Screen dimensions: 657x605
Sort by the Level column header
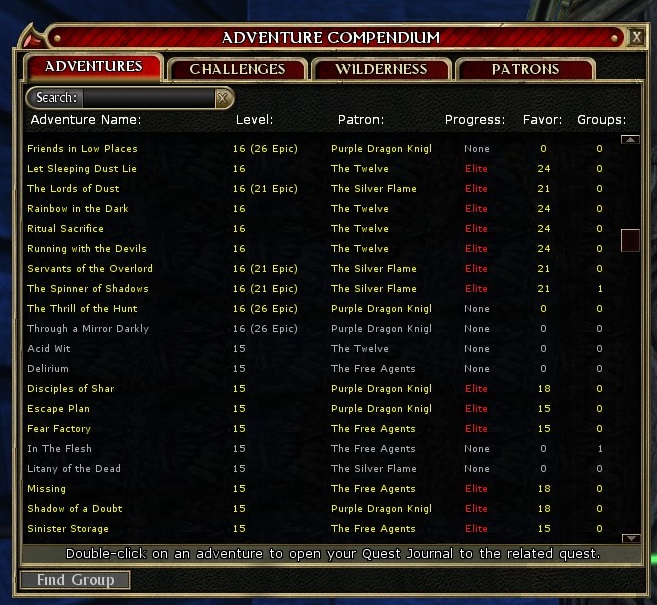254,120
